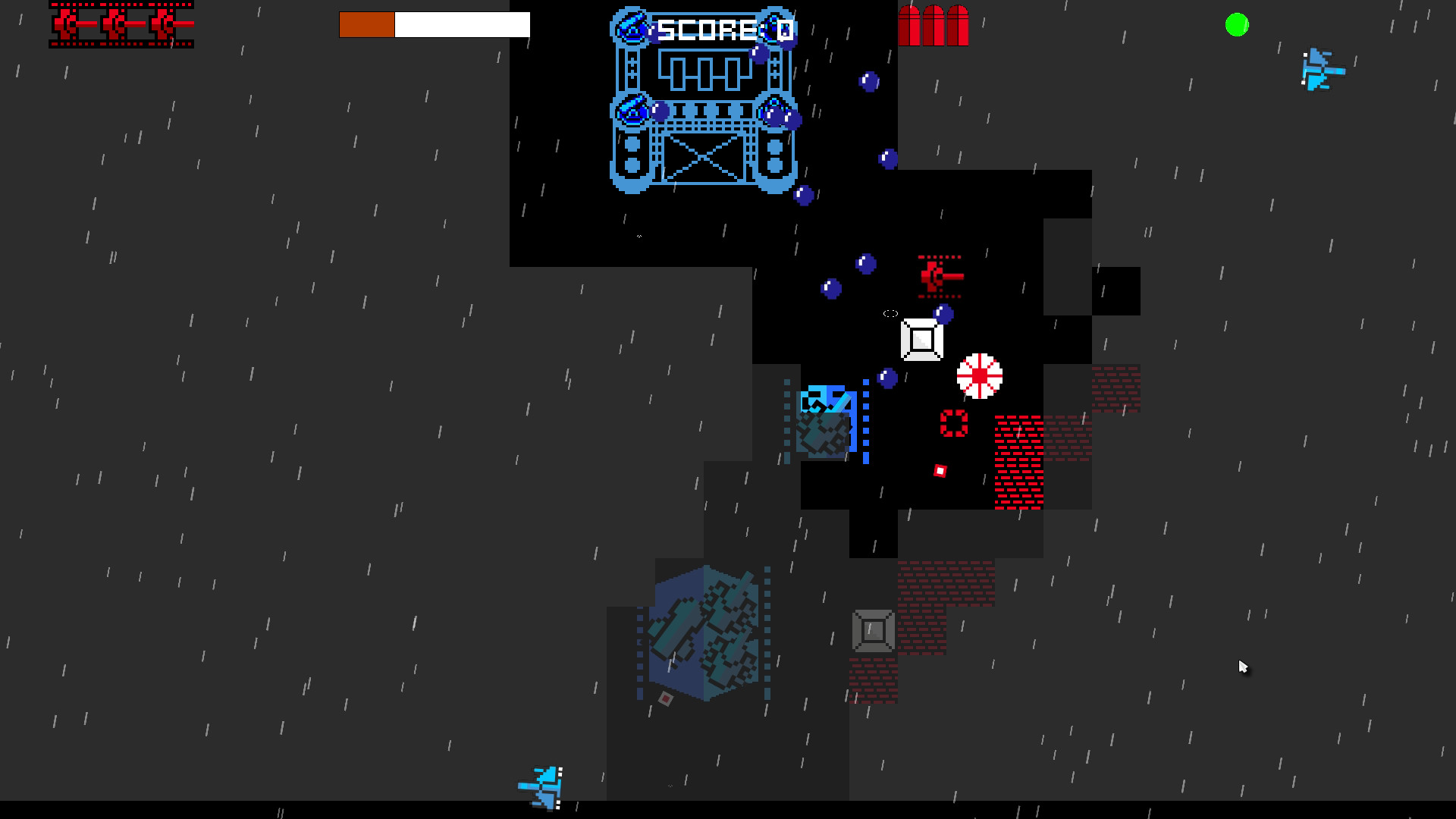Click the orange section of the health bar

pyautogui.click(x=367, y=24)
